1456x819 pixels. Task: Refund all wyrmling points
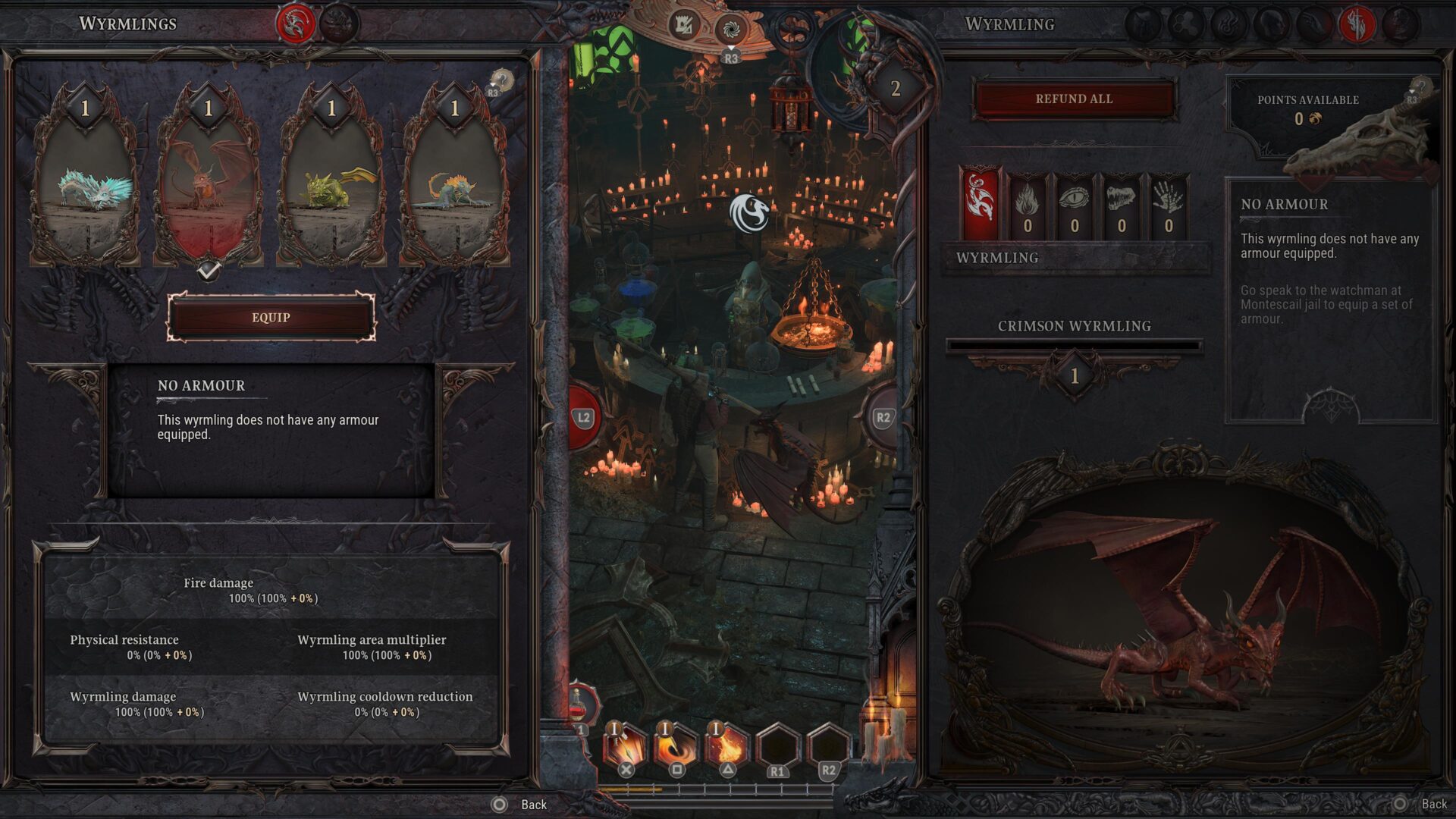click(x=1074, y=99)
